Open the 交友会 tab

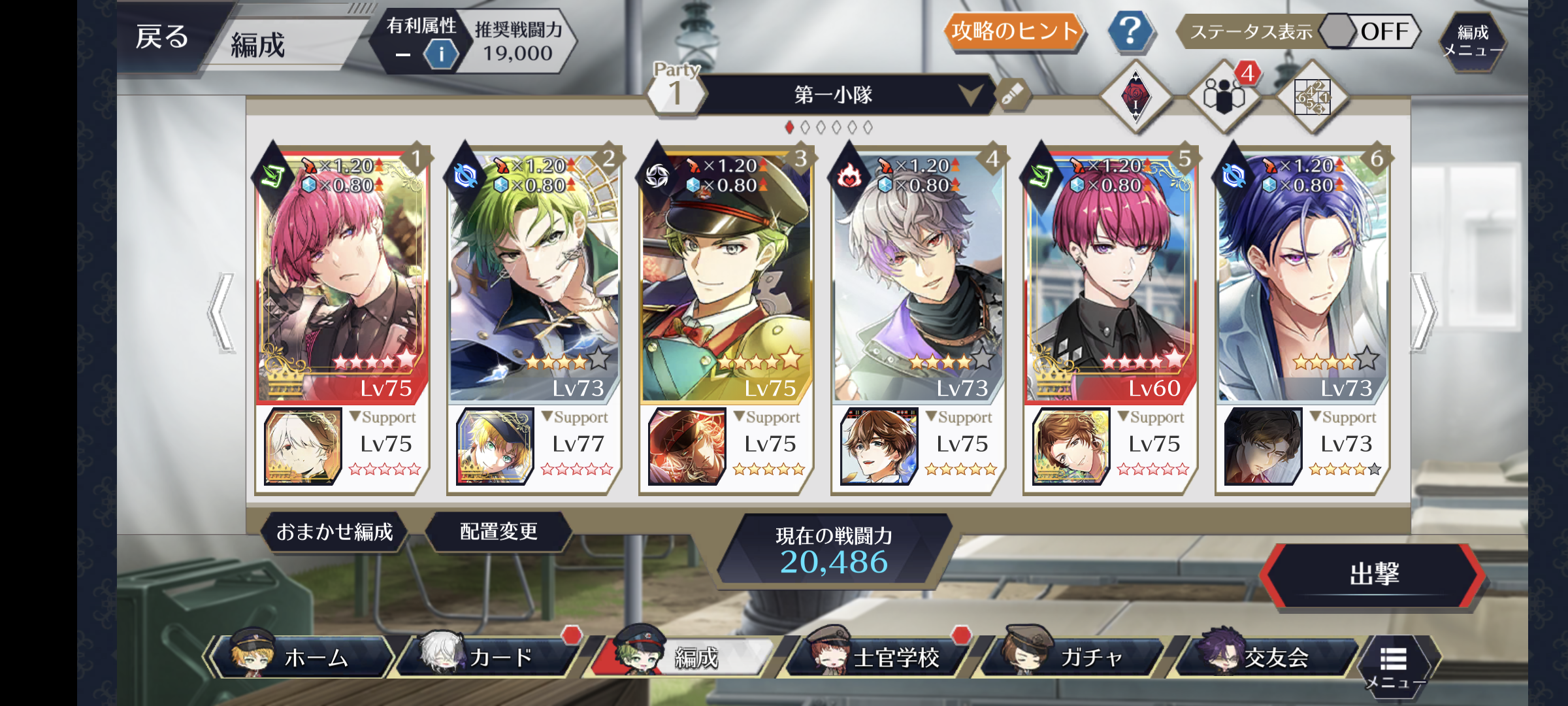click(1267, 656)
